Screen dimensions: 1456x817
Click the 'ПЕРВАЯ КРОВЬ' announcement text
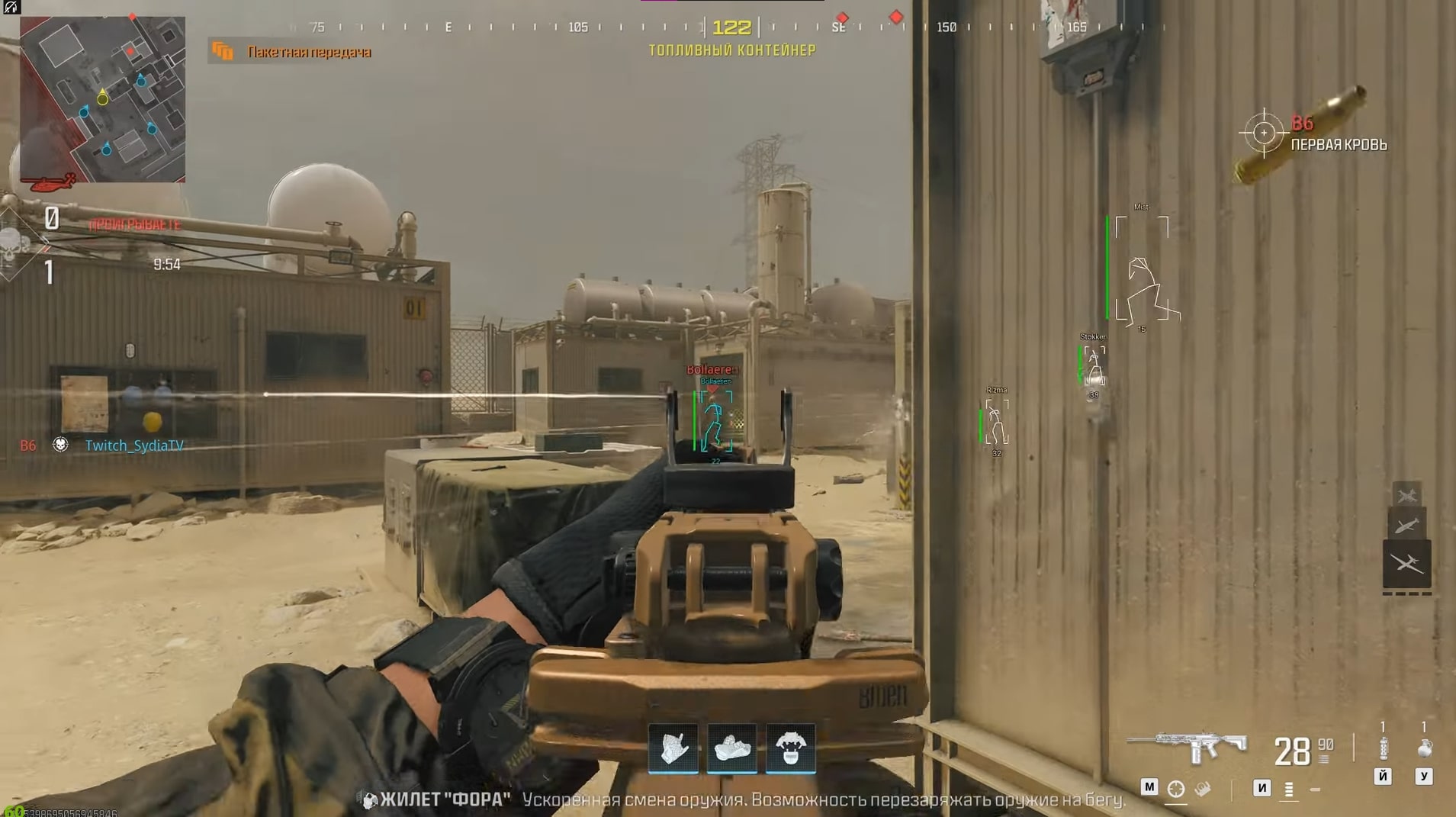pyautogui.click(x=1339, y=144)
